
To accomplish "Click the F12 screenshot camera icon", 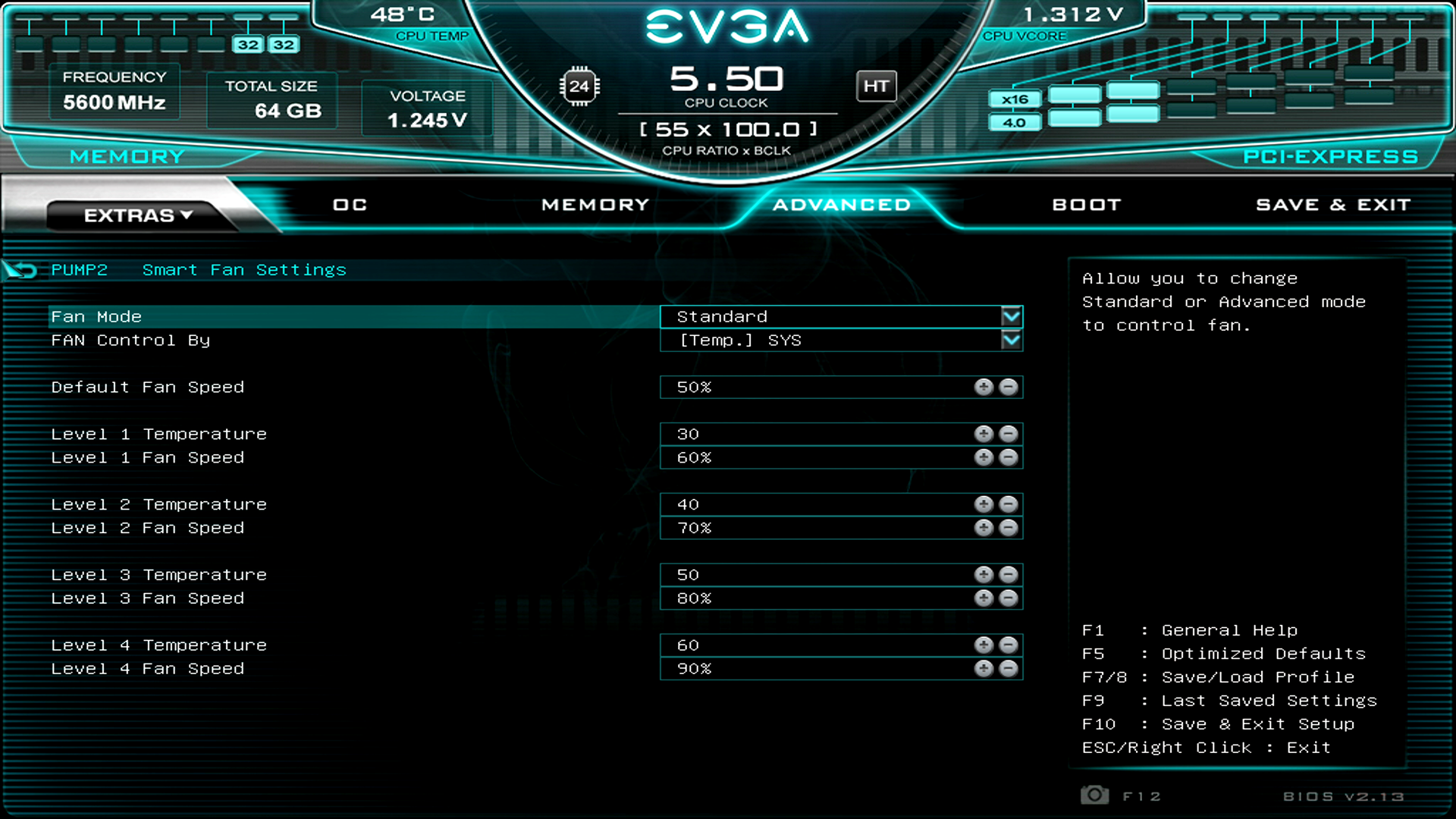I will [1094, 795].
